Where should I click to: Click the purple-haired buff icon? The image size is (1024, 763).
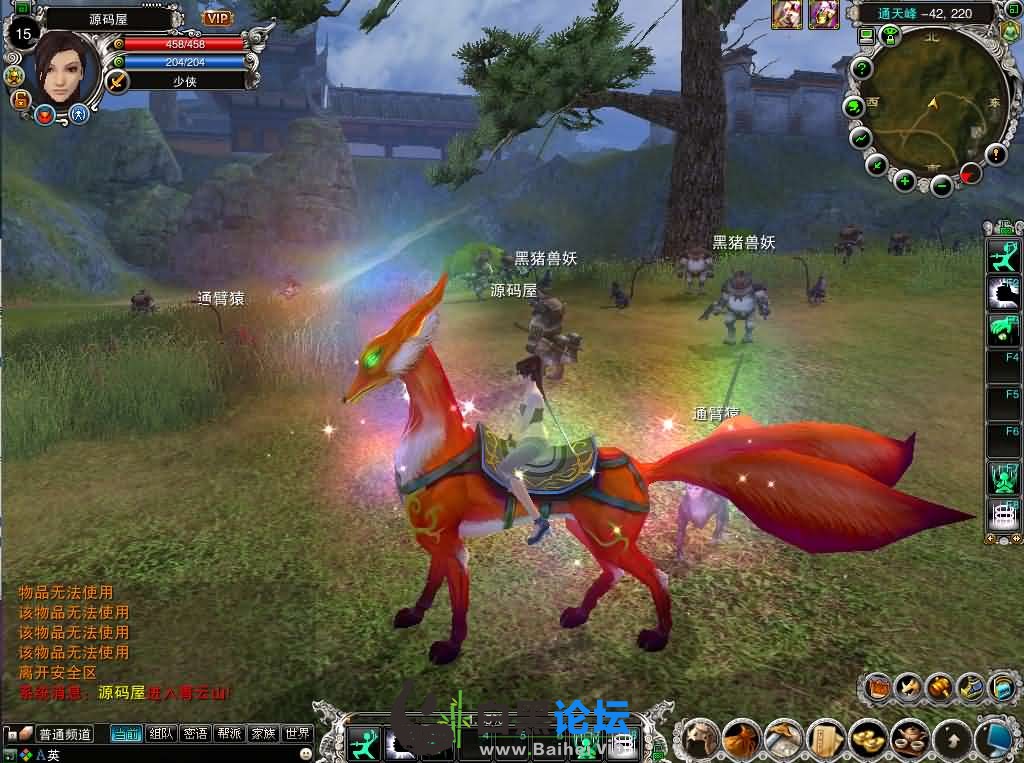(824, 13)
